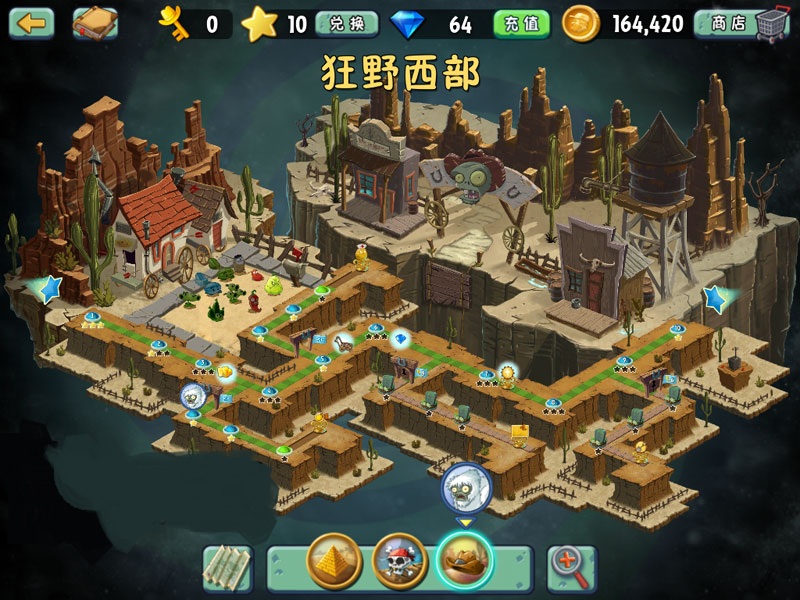The width and height of the screenshot is (800, 600).
Task: Open the almanac book
Action: click(x=95, y=23)
